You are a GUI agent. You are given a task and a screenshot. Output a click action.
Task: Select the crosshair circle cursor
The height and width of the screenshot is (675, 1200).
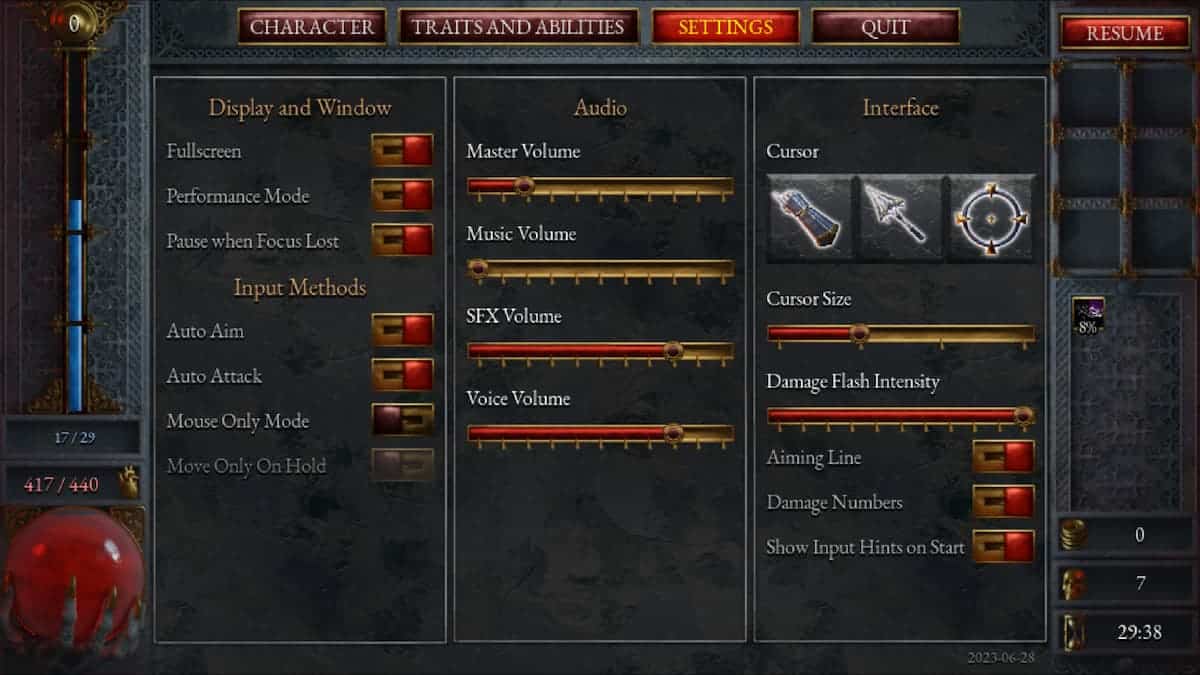pos(990,219)
